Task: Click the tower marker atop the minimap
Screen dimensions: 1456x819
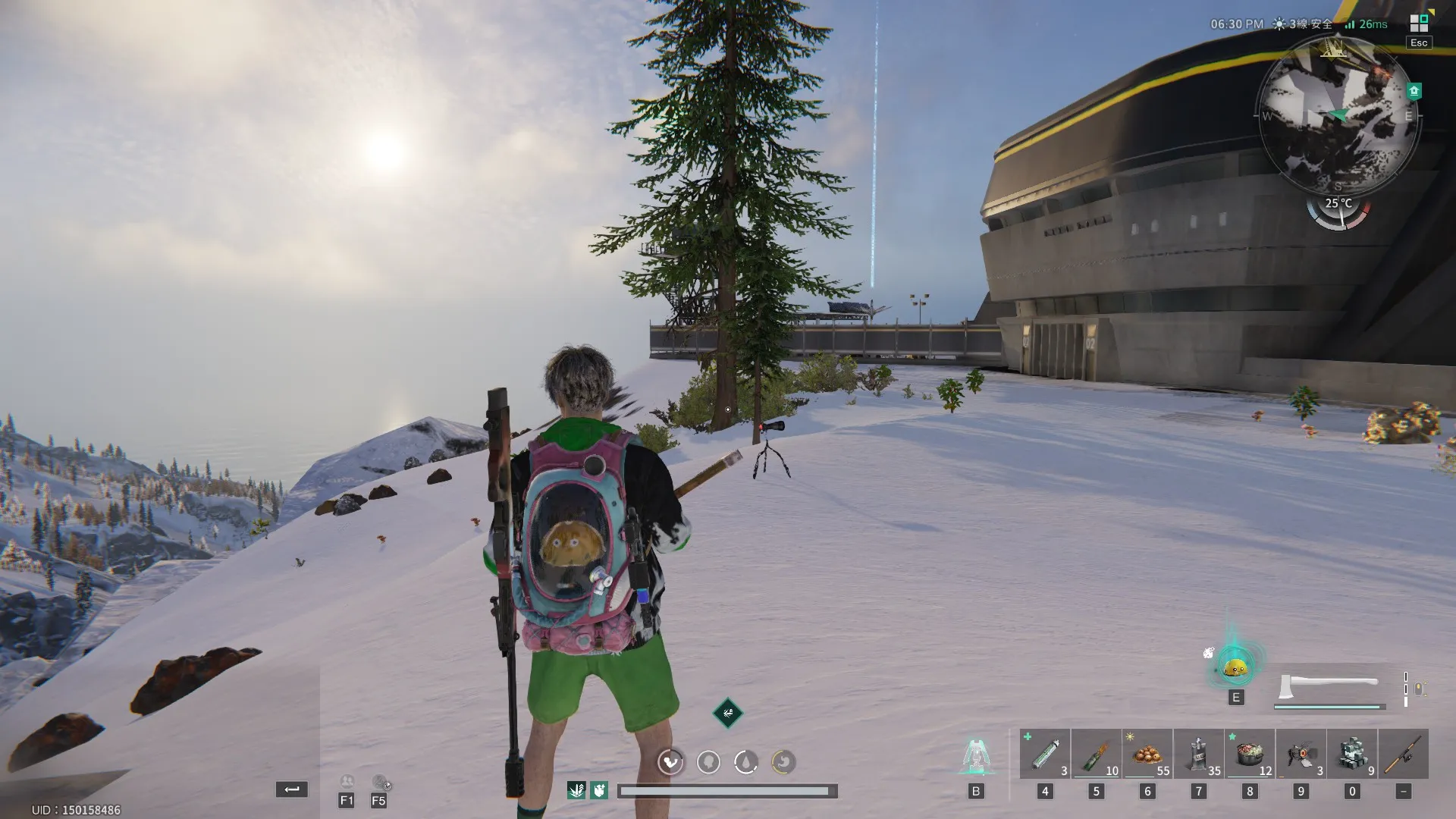Action: (x=1333, y=49)
